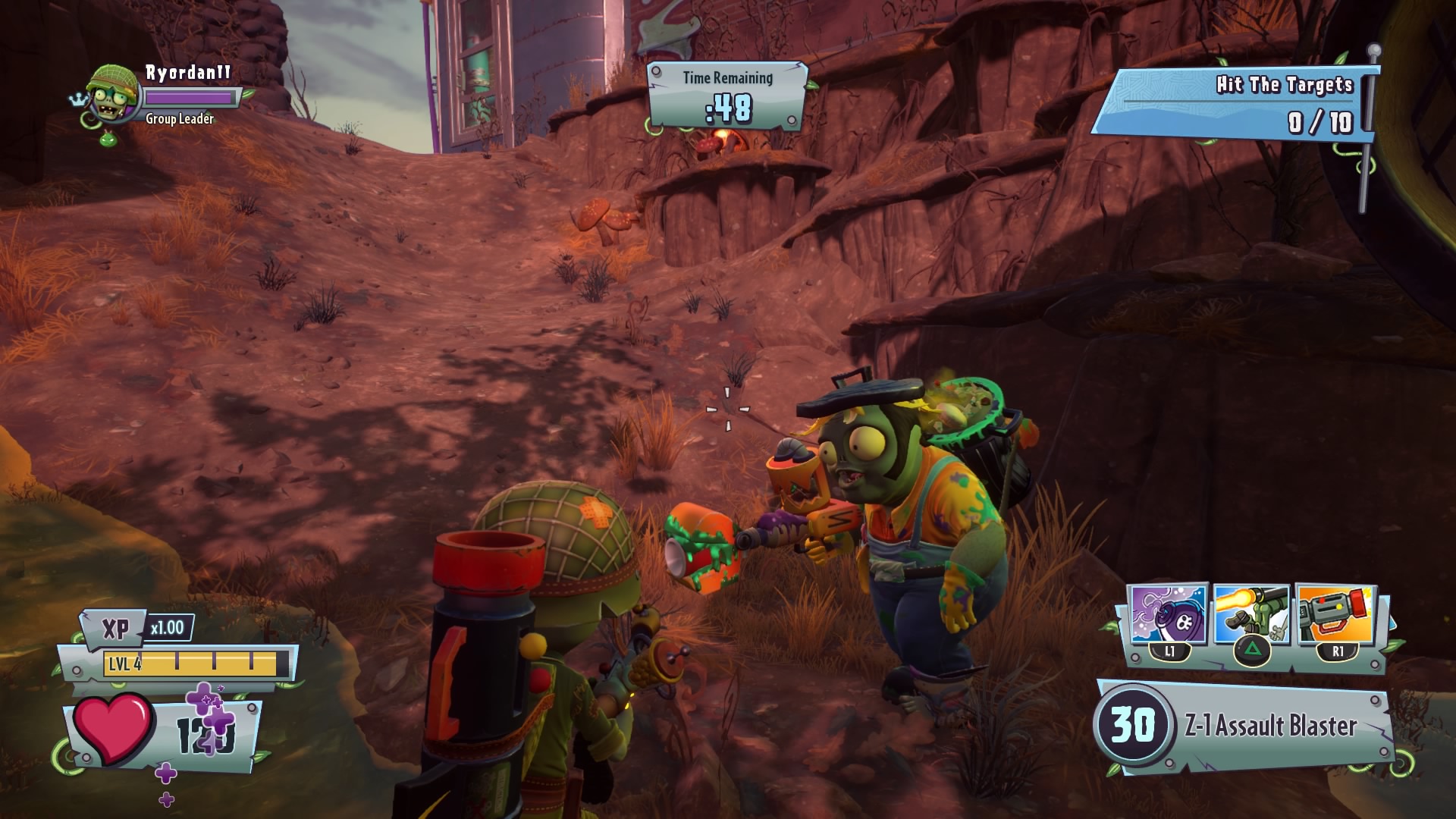This screenshot has width=1456, height=819.
Task: Fire the ZPG rocket launcher ability
Action: [1336, 614]
